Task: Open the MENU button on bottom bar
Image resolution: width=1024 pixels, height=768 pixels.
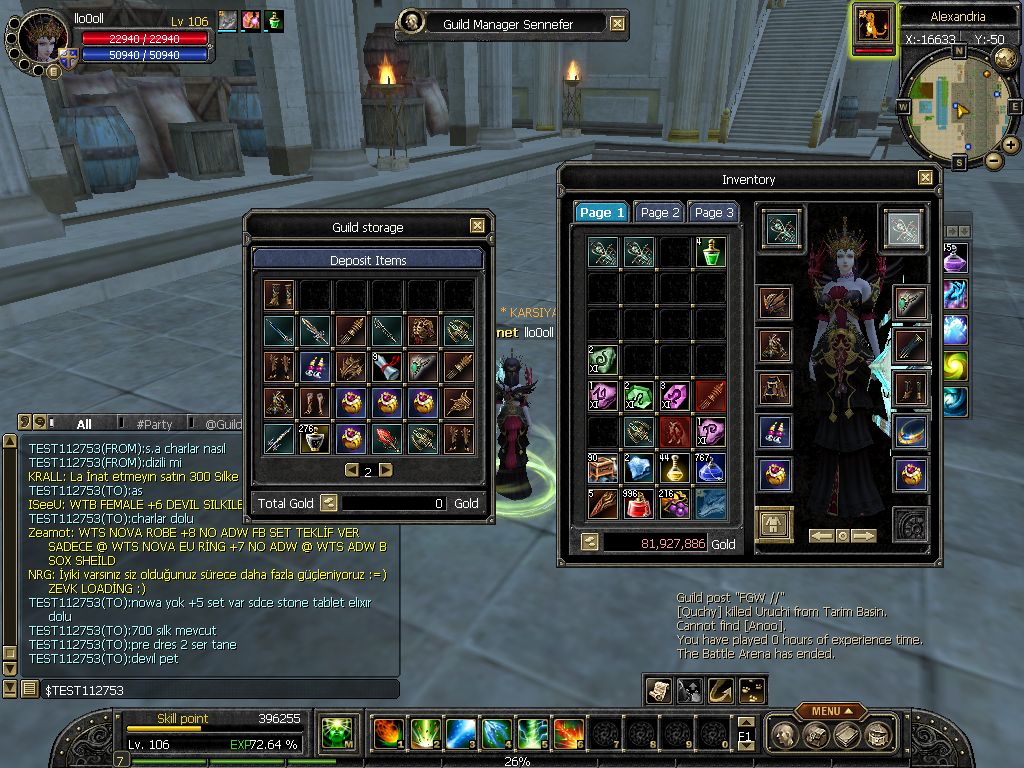Action: (829, 711)
